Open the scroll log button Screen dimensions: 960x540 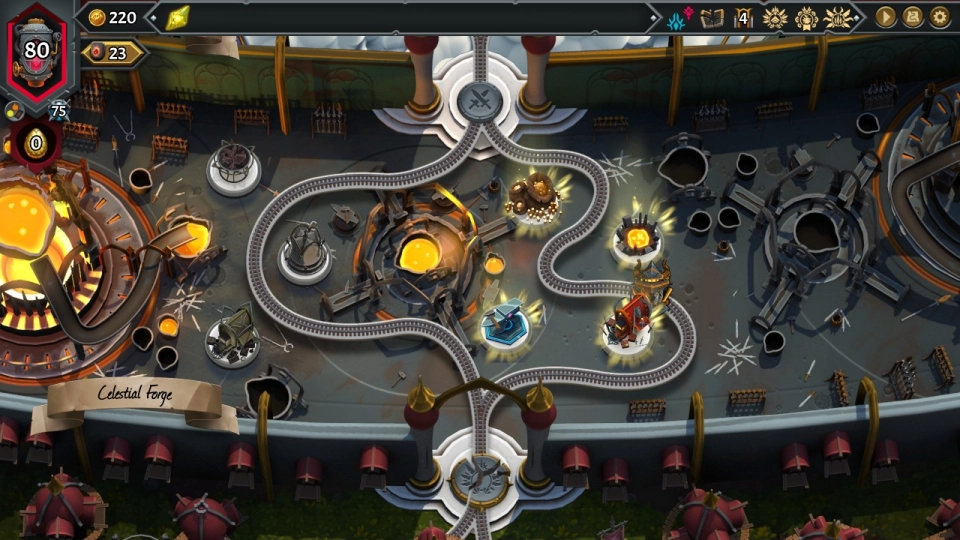(913, 17)
